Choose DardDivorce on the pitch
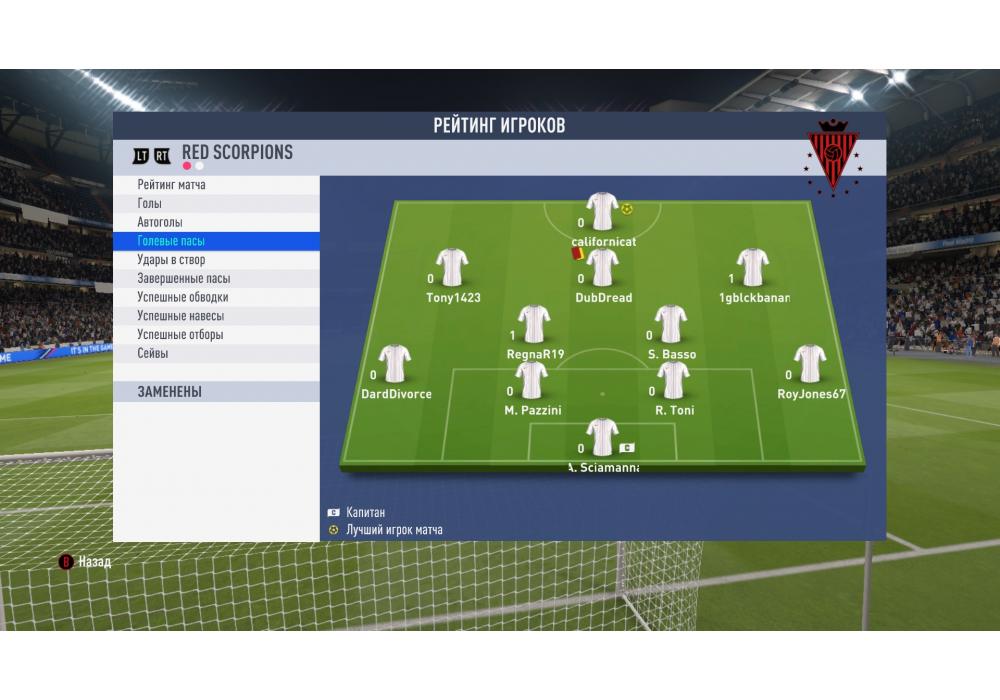1000x700 pixels. (x=396, y=364)
